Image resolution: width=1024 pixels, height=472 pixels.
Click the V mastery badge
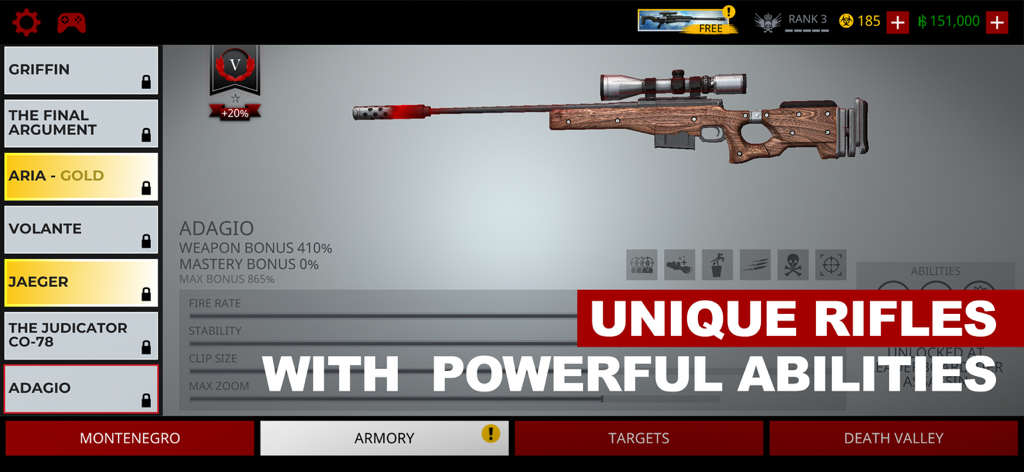[x=235, y=67]
